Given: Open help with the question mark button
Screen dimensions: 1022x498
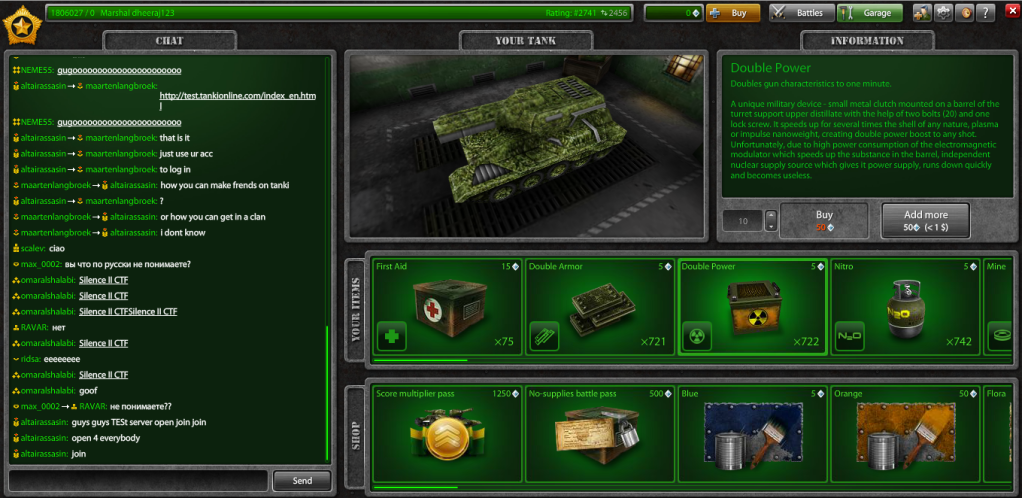Looking at the screenshot, I should tap(986, 13).
